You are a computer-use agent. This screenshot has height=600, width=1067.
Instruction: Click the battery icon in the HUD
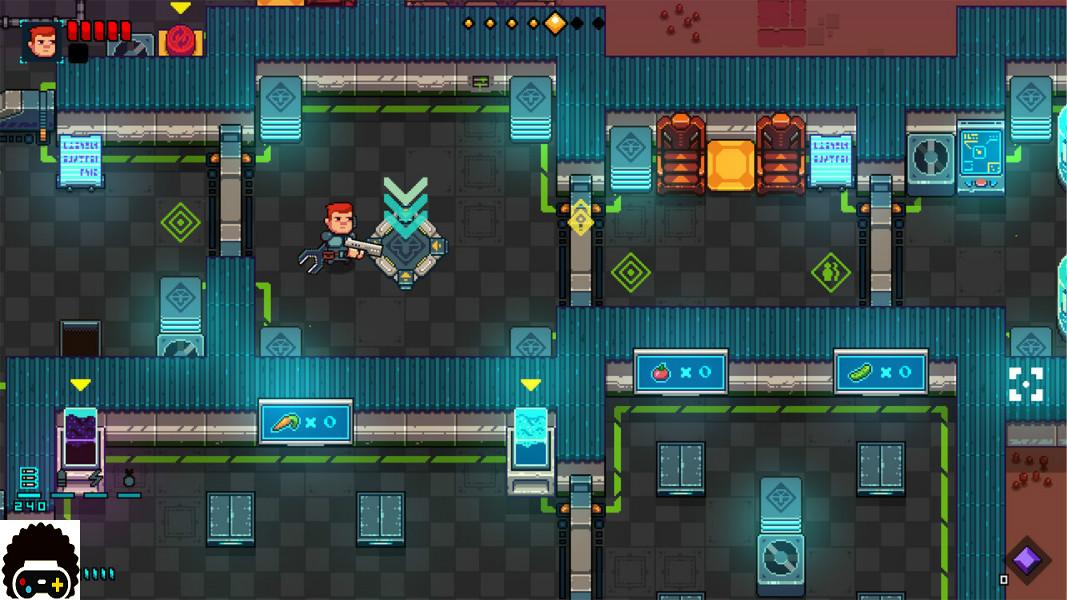(63, 479)
